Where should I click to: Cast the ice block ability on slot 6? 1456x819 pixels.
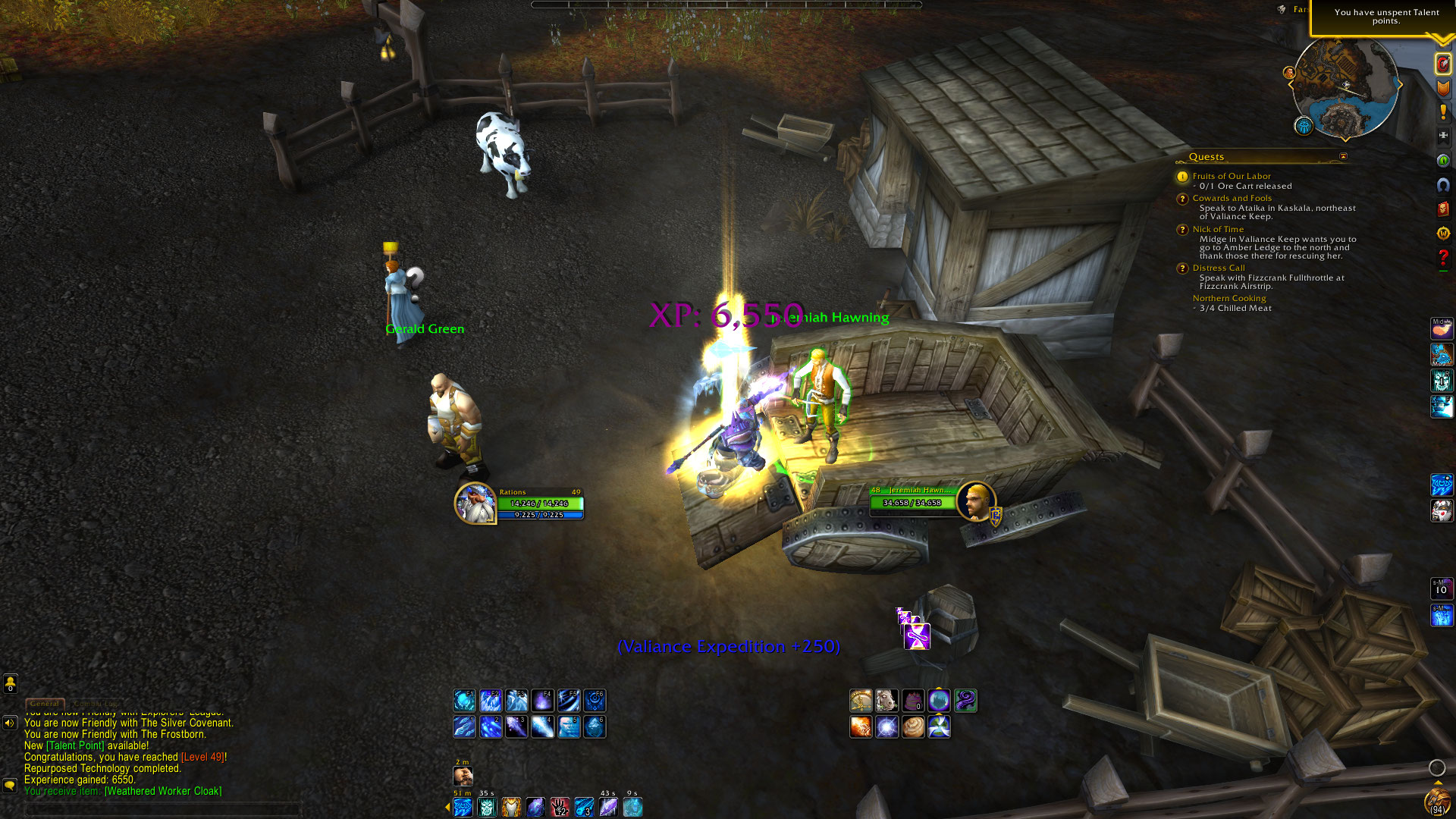coord(595,727)
